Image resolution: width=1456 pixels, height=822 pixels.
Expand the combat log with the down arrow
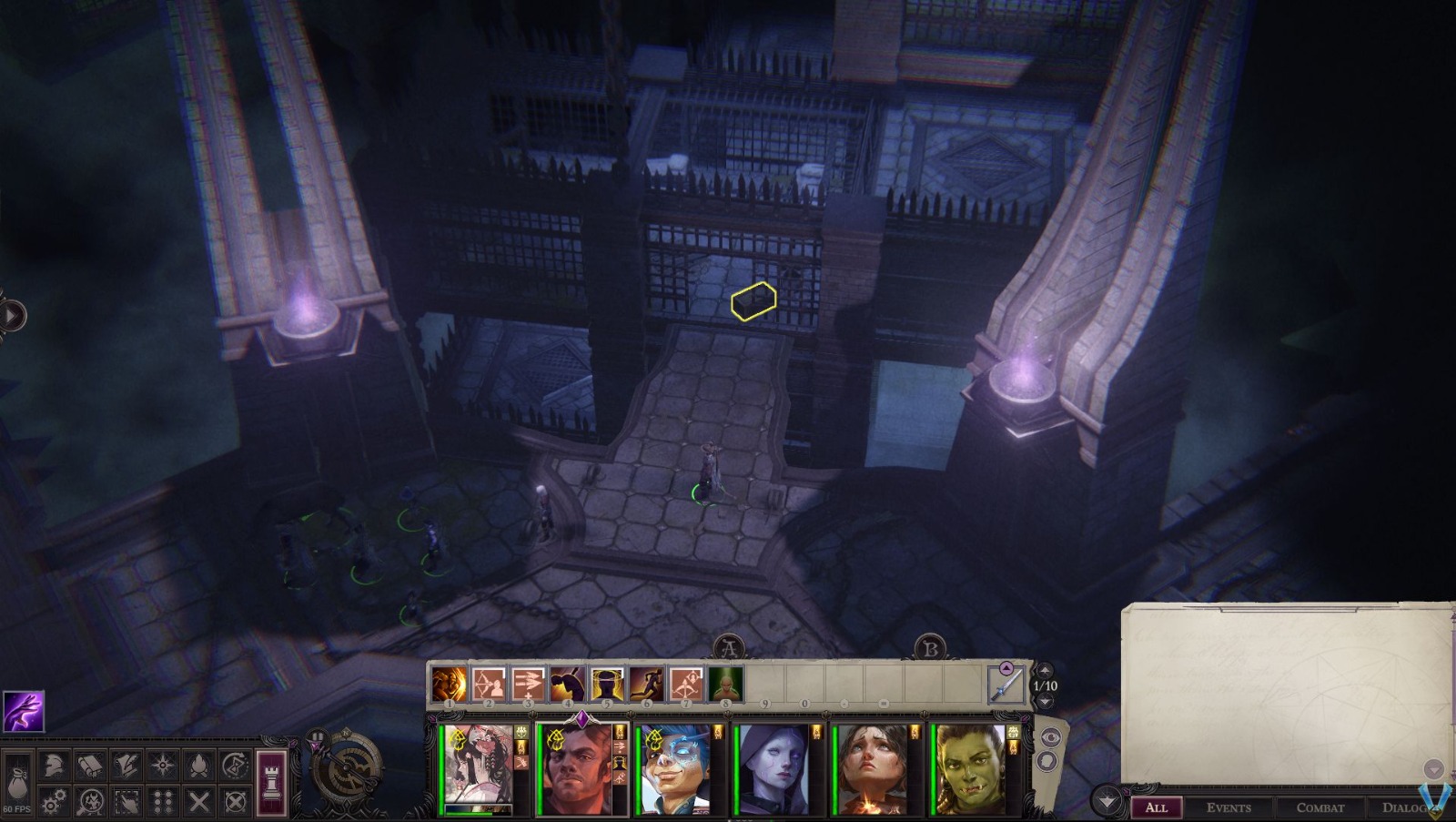click(x=1108, y=803)
